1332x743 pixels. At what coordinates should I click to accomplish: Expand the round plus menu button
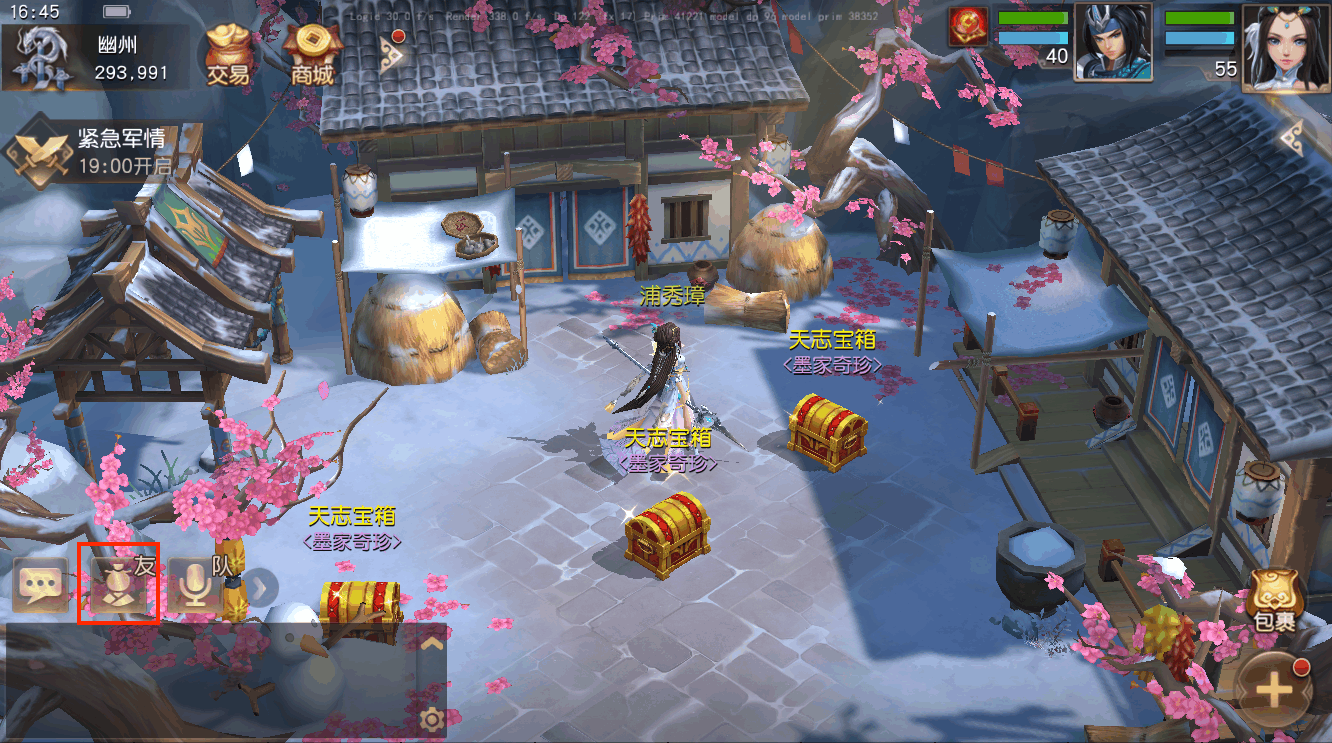coord(1273,691)
